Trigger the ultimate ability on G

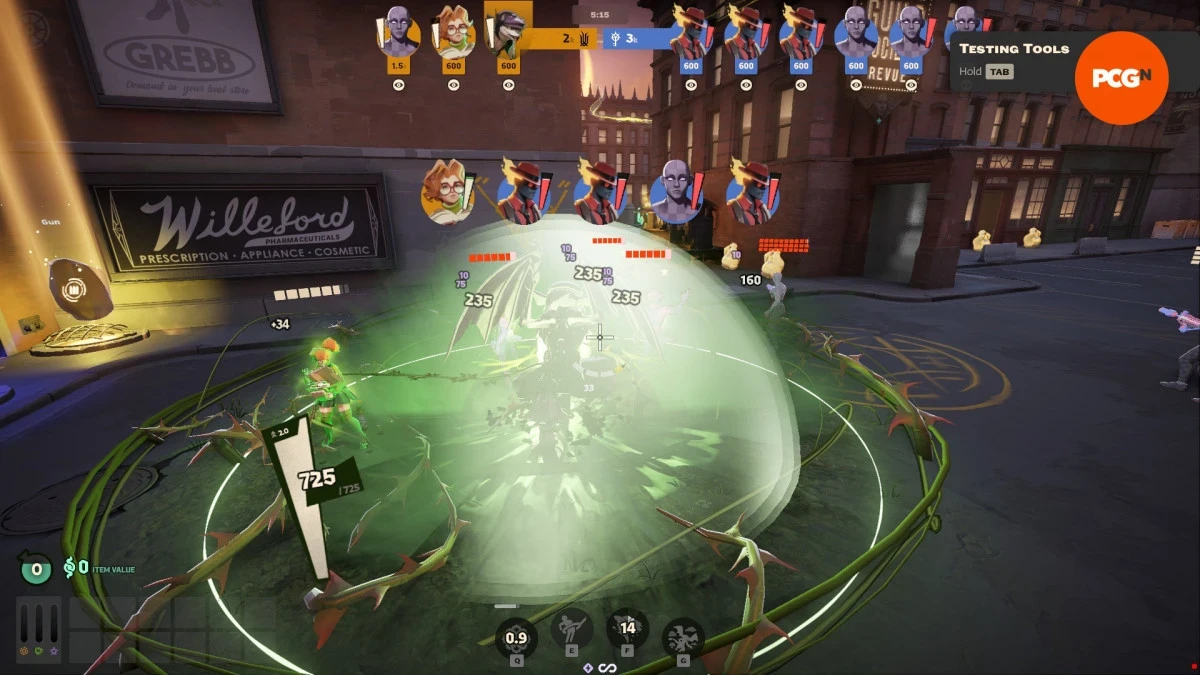[x=683, y=635]
